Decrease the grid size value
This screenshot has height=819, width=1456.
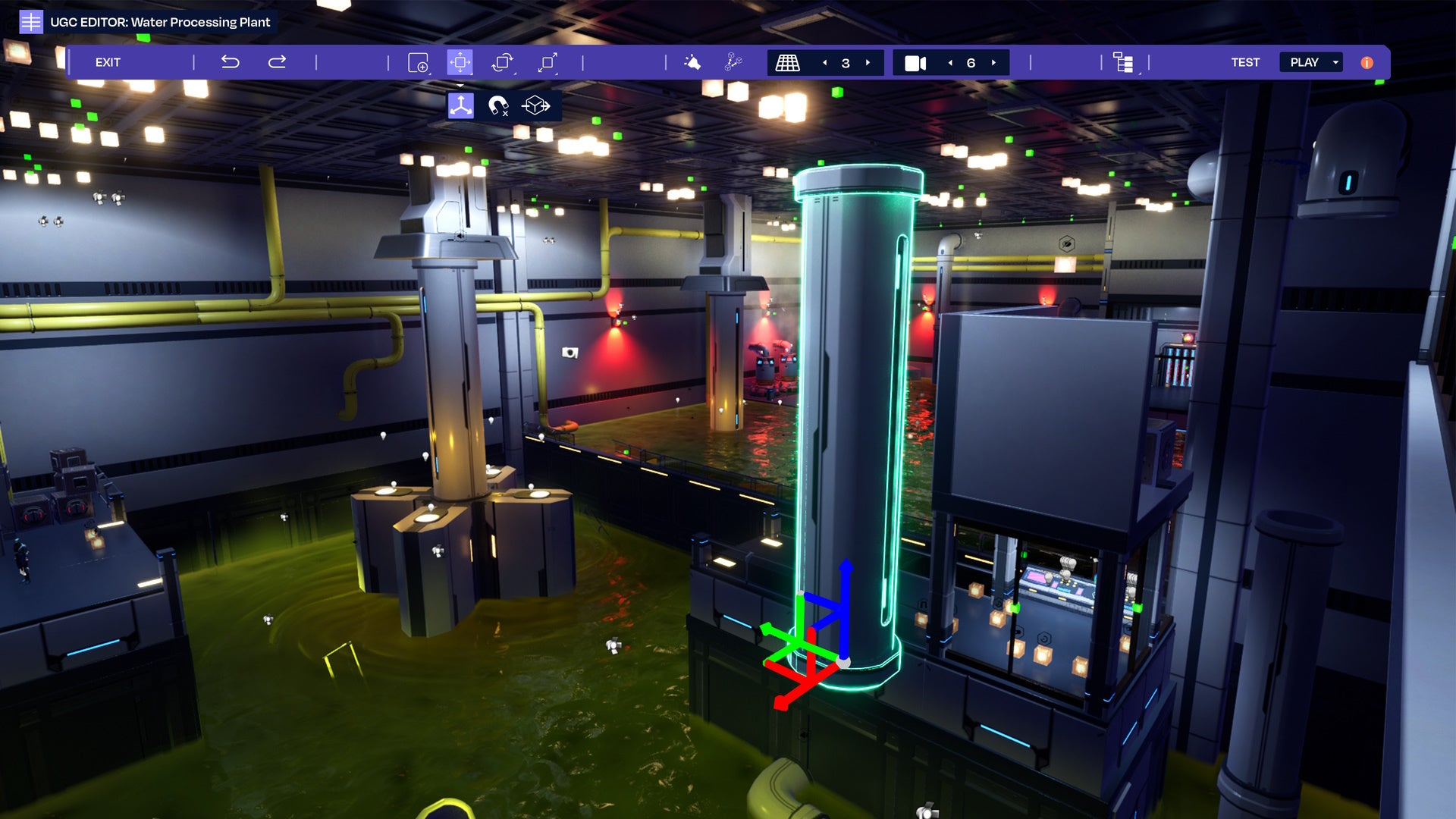point(825,63)
